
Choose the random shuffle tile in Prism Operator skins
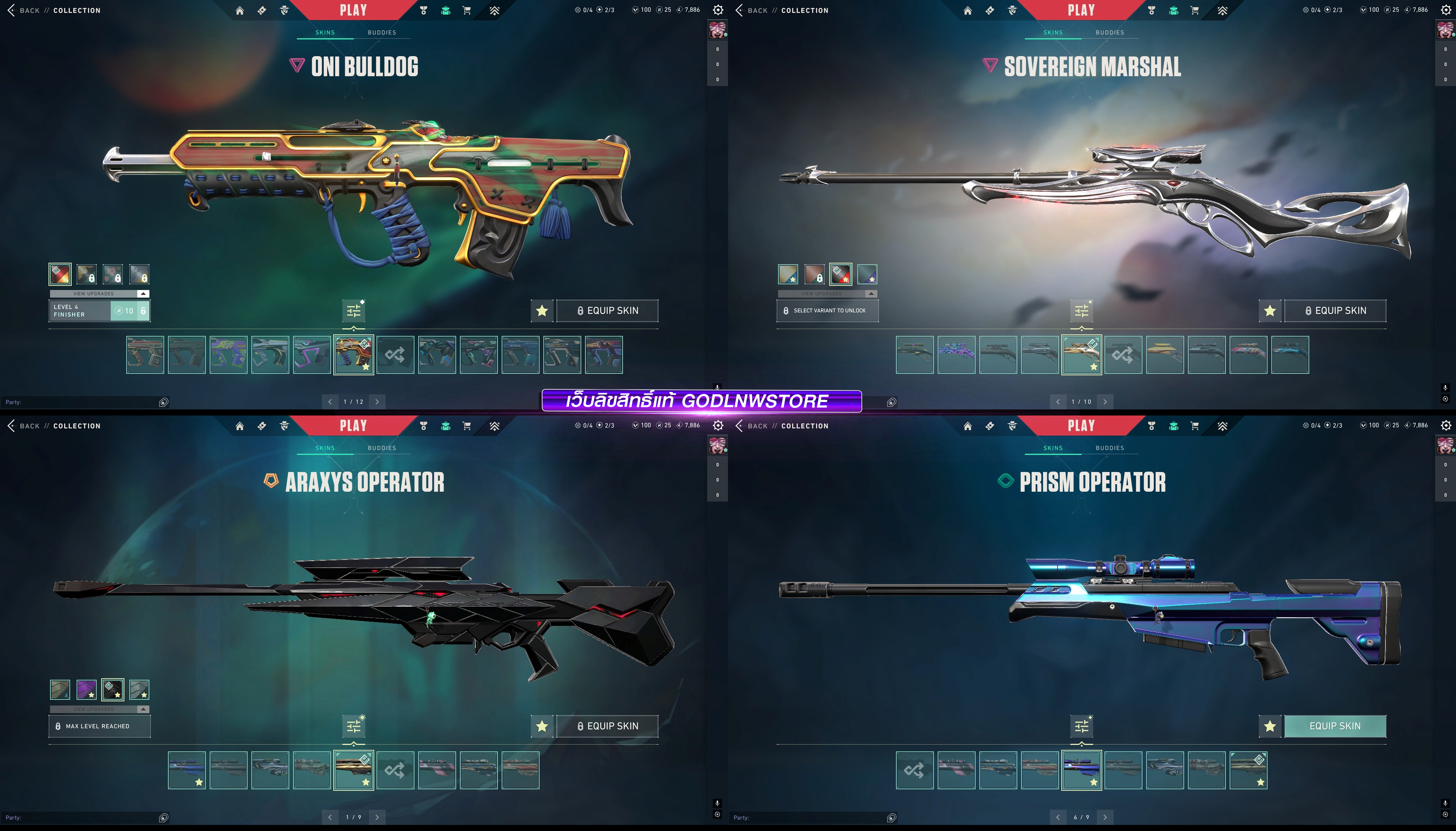click(914, 770)
